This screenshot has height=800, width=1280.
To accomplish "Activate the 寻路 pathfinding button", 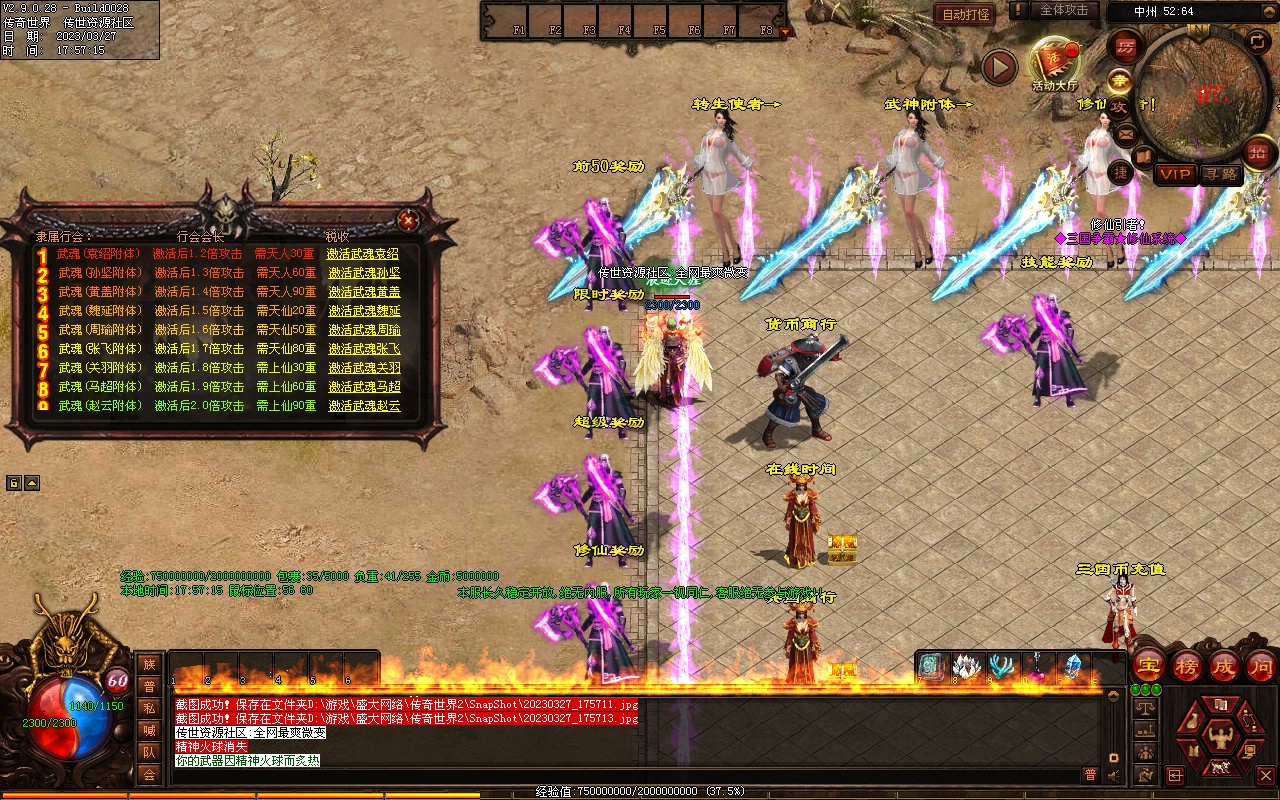I will [1220, 174].
